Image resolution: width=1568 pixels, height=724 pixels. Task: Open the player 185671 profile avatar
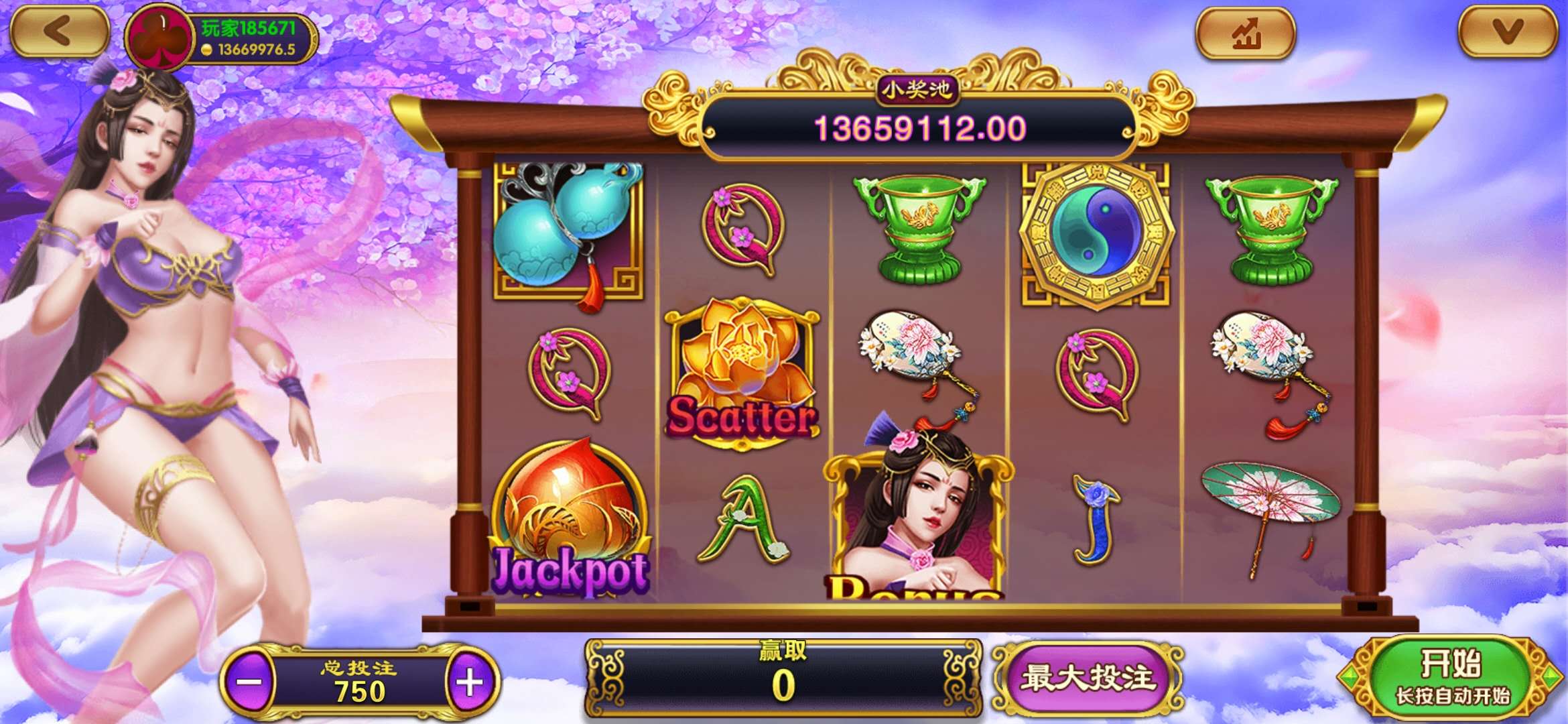(160, 38)
